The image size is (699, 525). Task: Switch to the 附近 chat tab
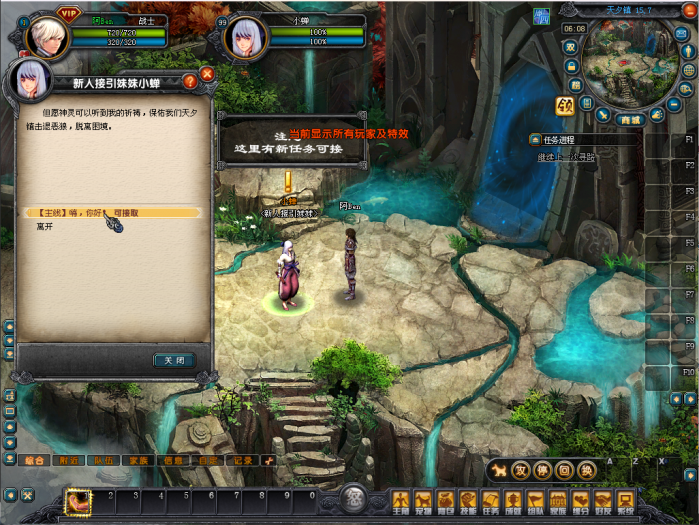coord(69,460)
